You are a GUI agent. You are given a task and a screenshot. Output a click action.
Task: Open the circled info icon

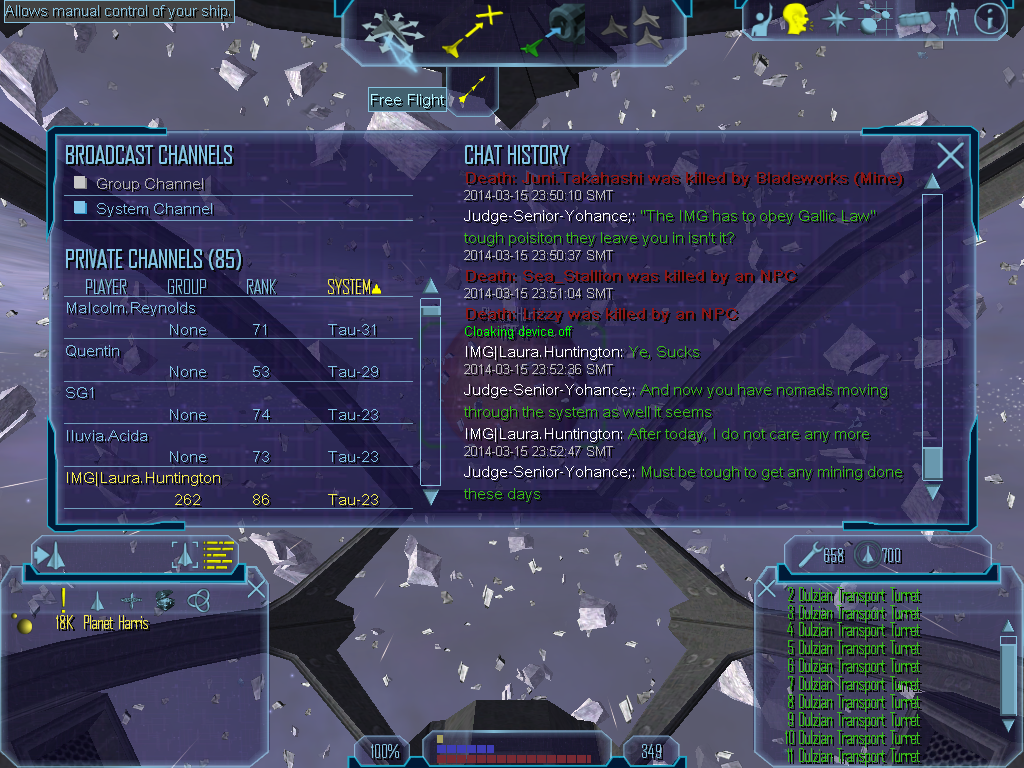point(989,18)
